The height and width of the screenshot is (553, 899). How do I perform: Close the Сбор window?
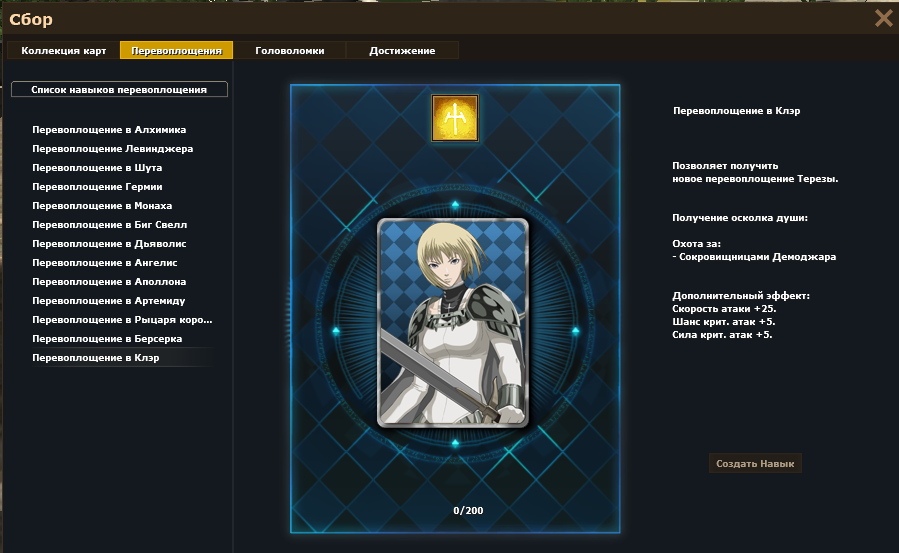883,18
